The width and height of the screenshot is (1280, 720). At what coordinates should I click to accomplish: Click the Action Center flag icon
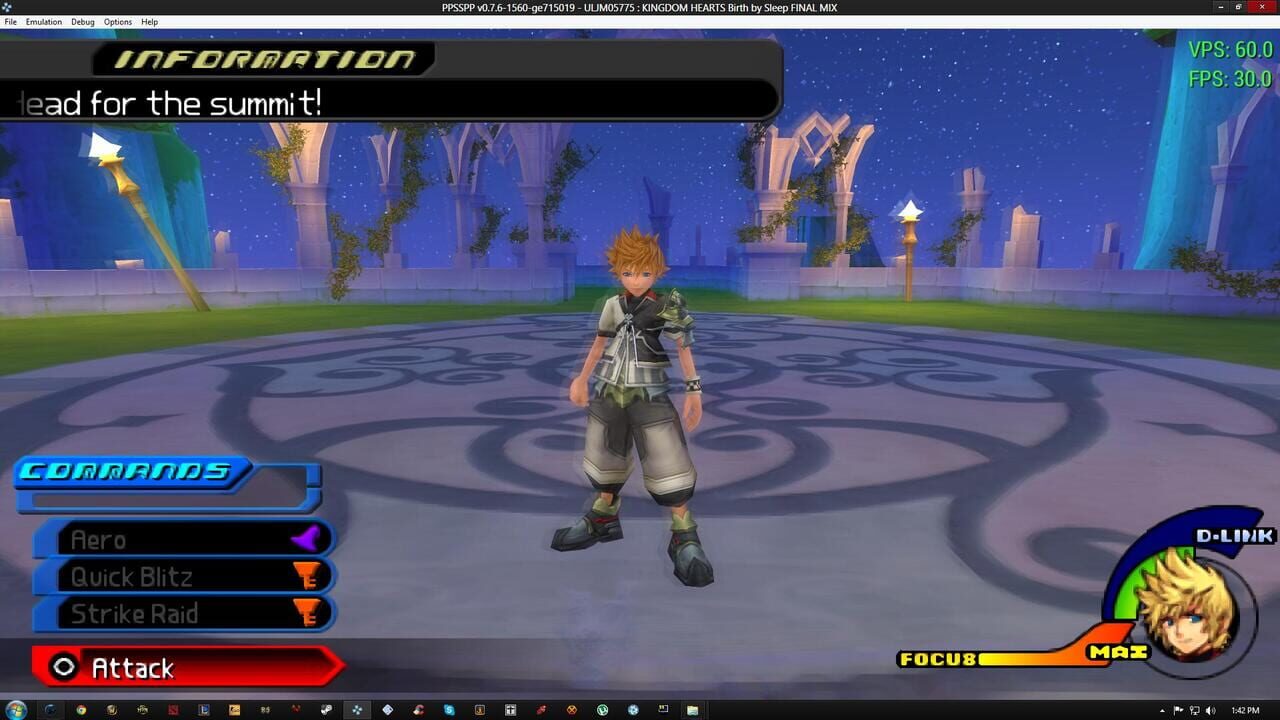point(1178,710)
